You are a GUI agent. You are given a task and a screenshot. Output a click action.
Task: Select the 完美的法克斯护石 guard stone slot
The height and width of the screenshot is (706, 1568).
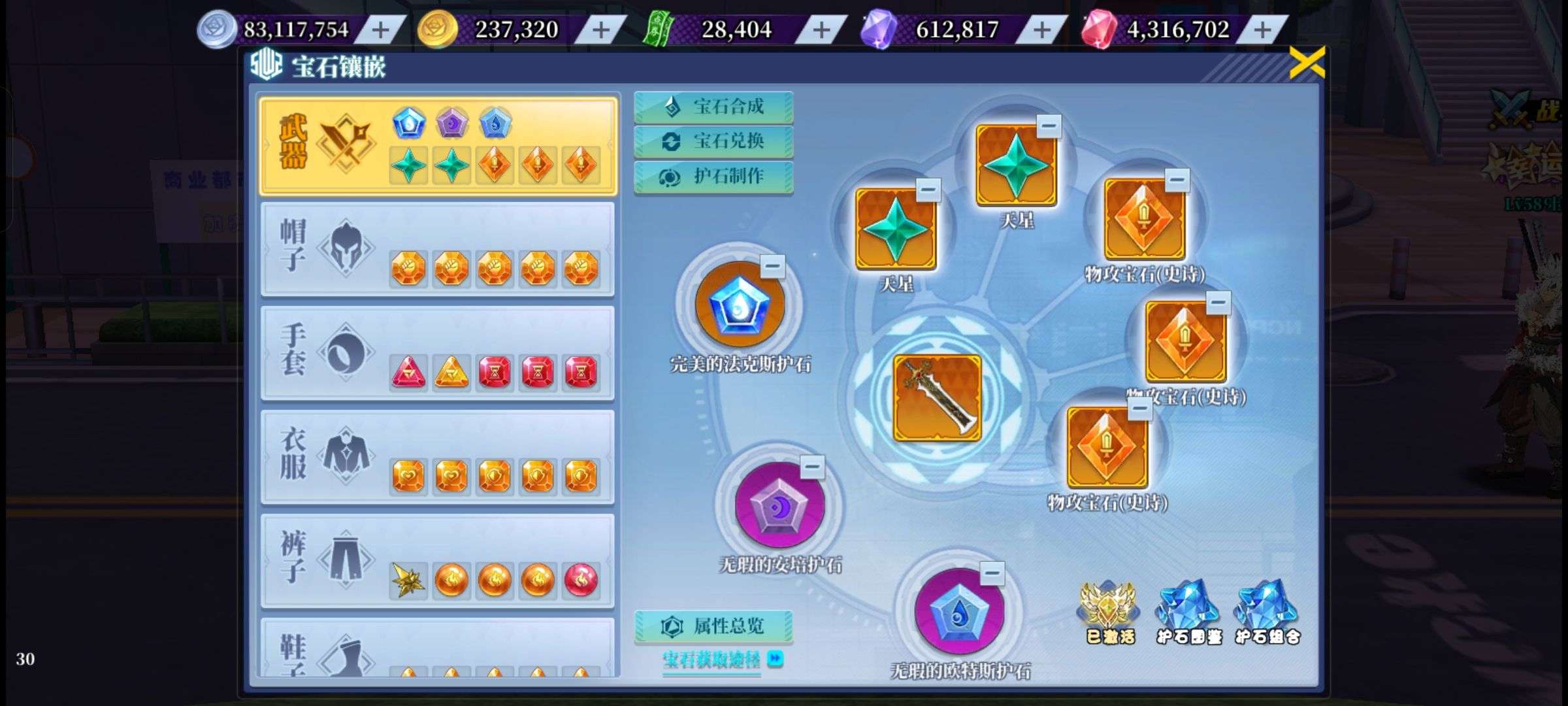click(739, 305)
